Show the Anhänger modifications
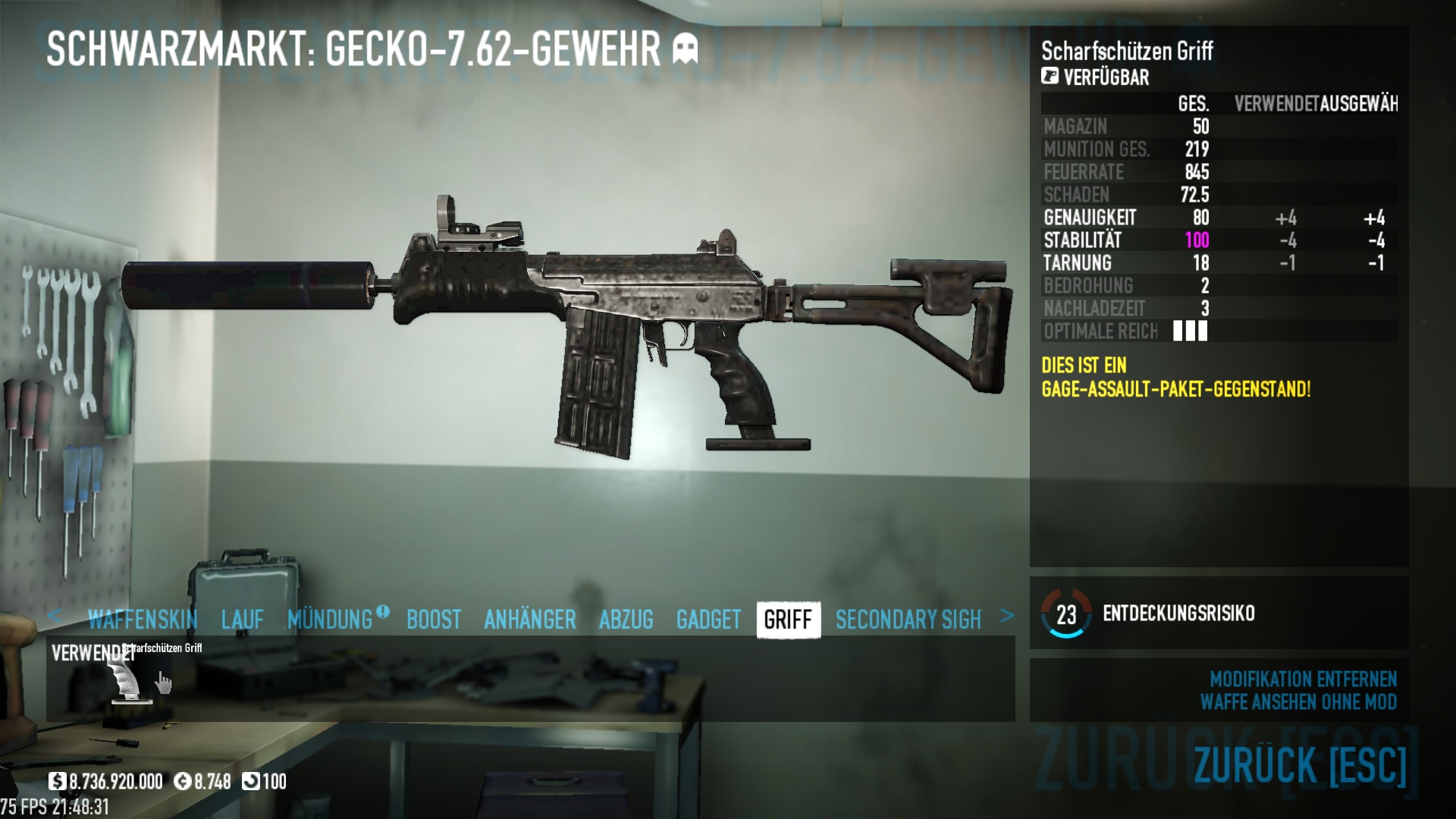This screenshot has width=1456, height=819. click(x=530, y=620)
